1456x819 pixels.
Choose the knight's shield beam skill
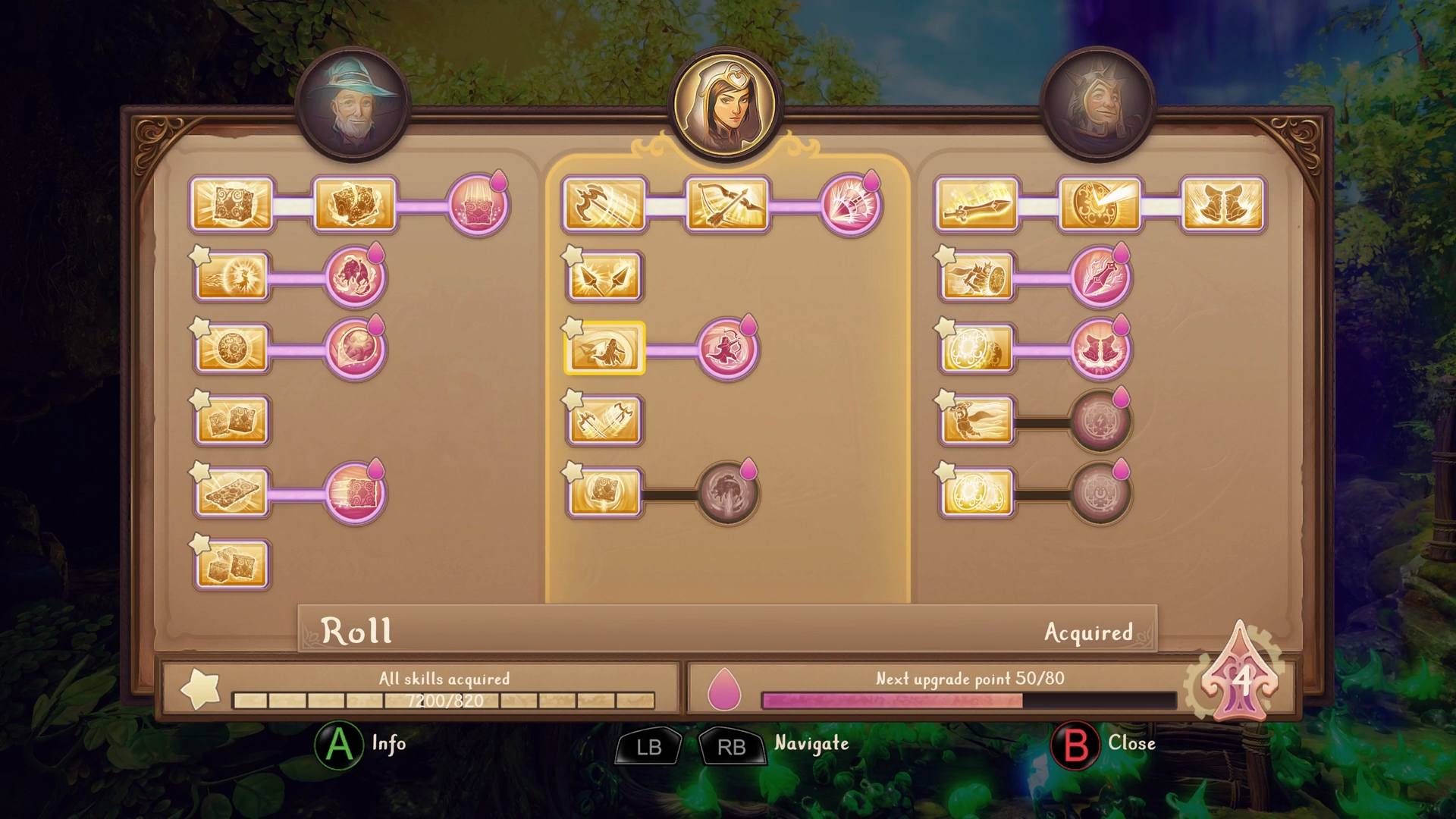[1100, 205]
